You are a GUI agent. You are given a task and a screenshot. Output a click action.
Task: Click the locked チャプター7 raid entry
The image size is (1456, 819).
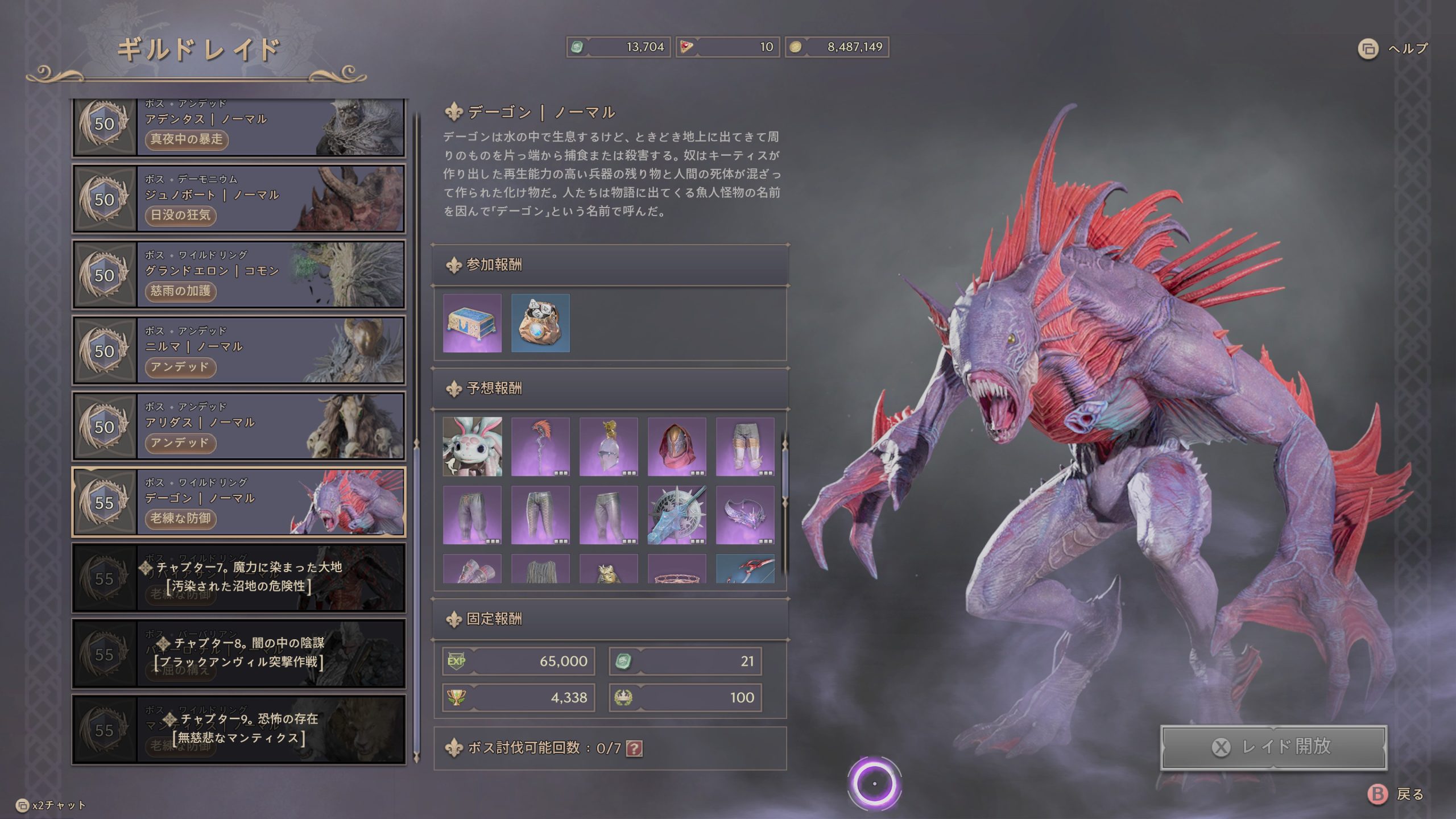(x=239, y=577)
